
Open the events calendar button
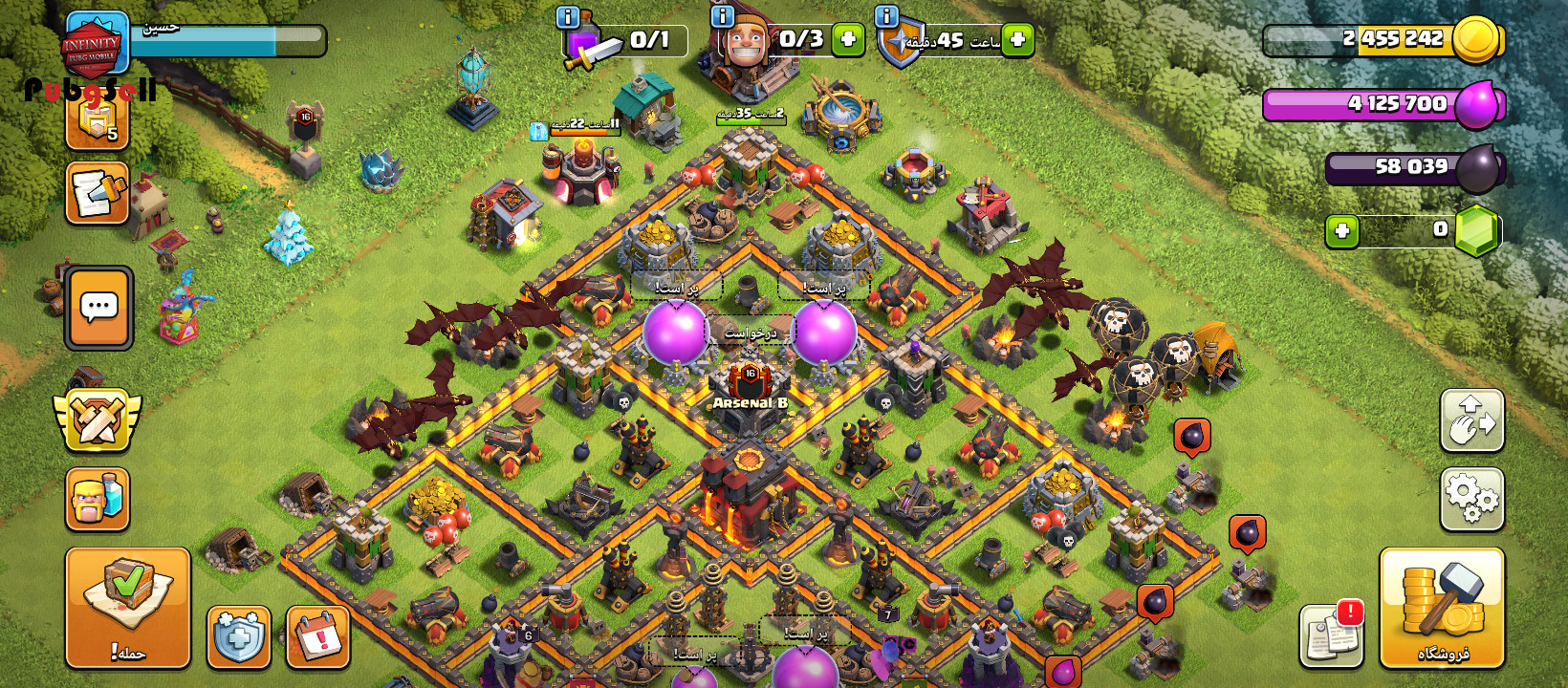coord(317,637)
